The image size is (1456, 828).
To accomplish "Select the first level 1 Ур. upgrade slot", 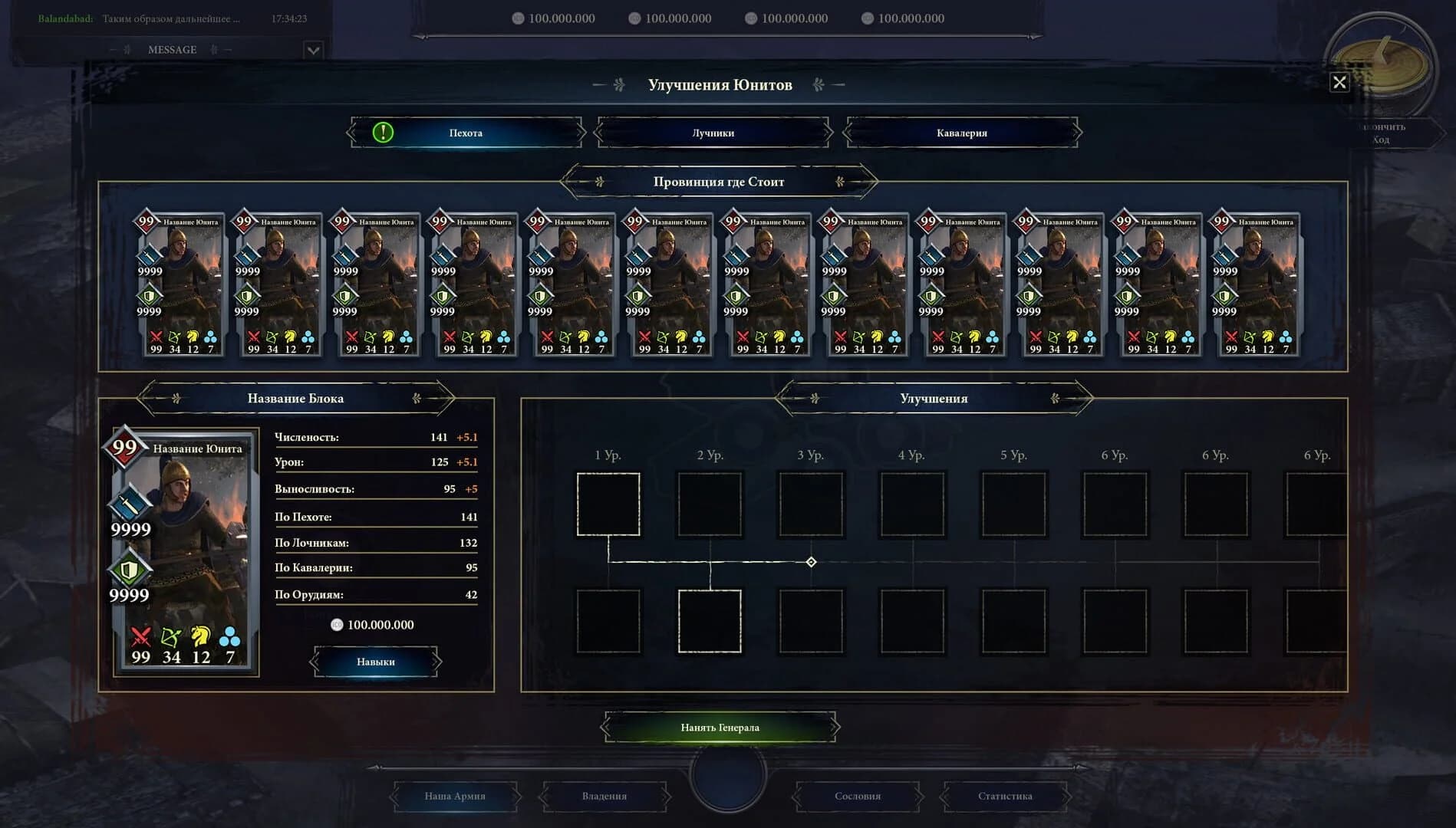I will [608, 503].
